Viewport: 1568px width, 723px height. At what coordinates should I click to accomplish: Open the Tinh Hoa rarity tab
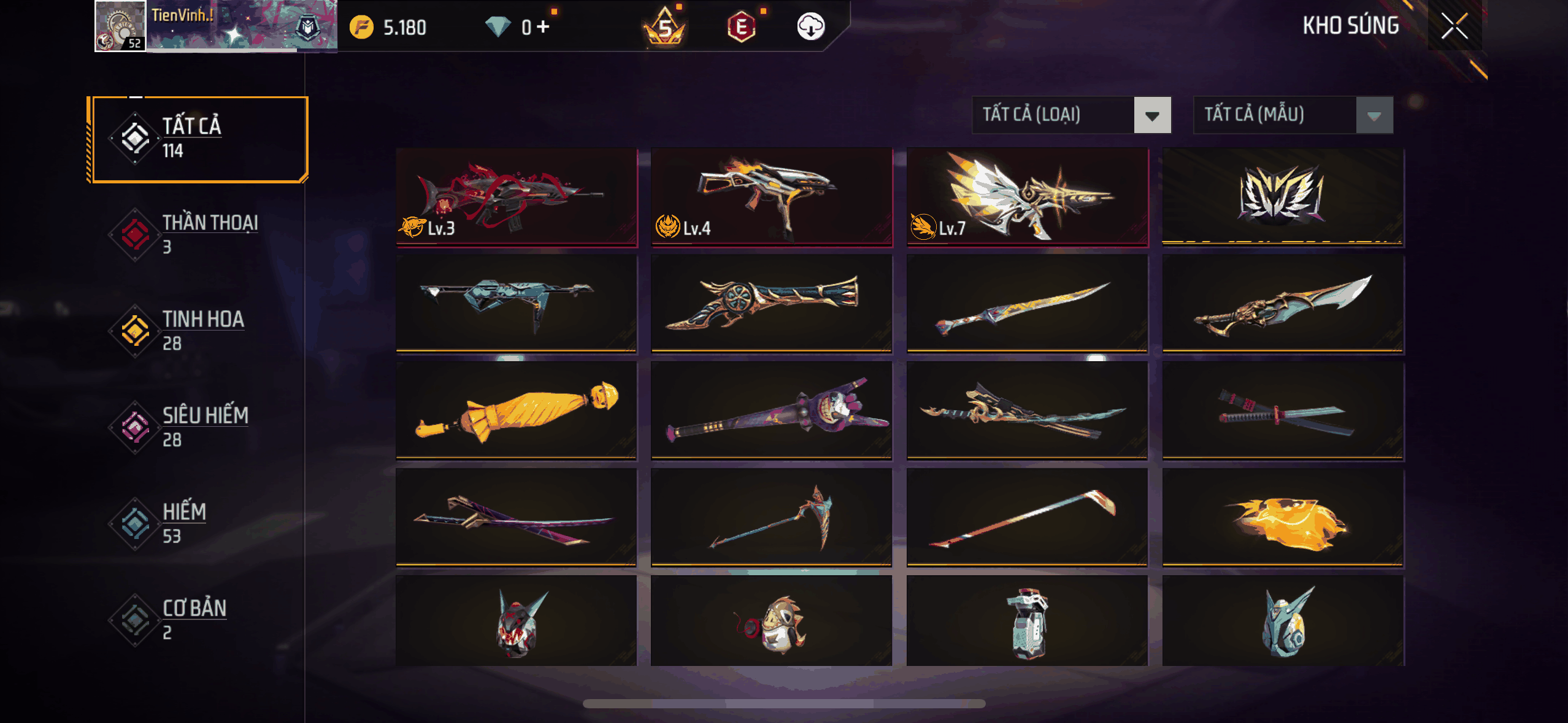(x=198, y=331)
